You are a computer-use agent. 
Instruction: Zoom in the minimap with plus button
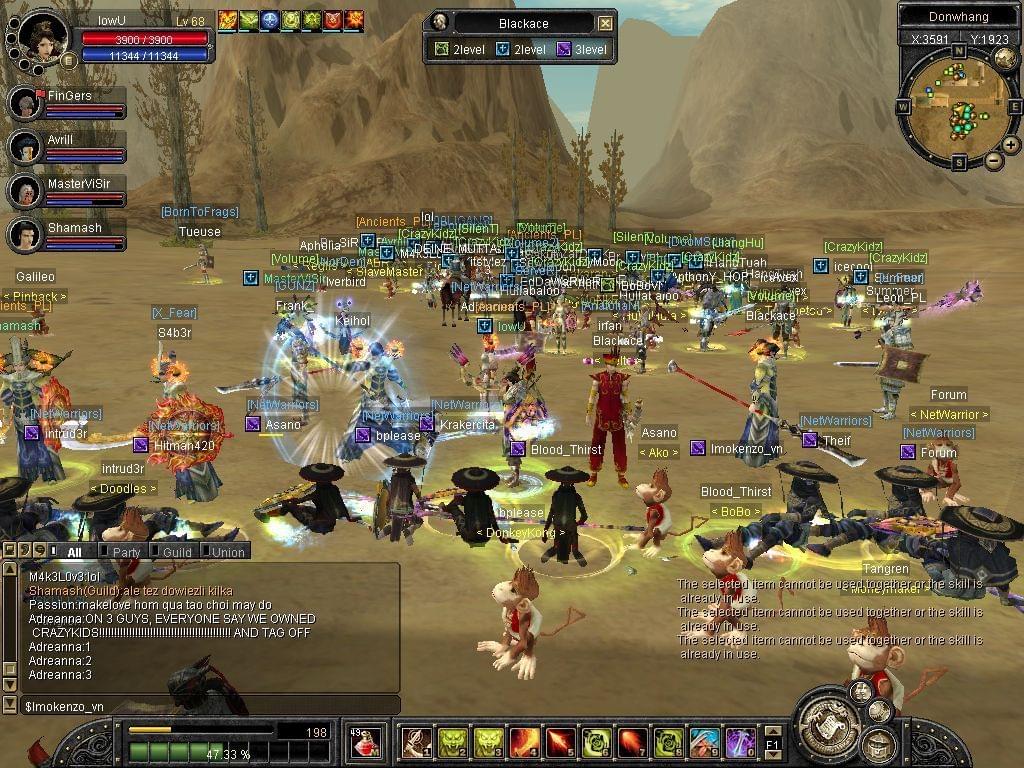click(1011, 145)
